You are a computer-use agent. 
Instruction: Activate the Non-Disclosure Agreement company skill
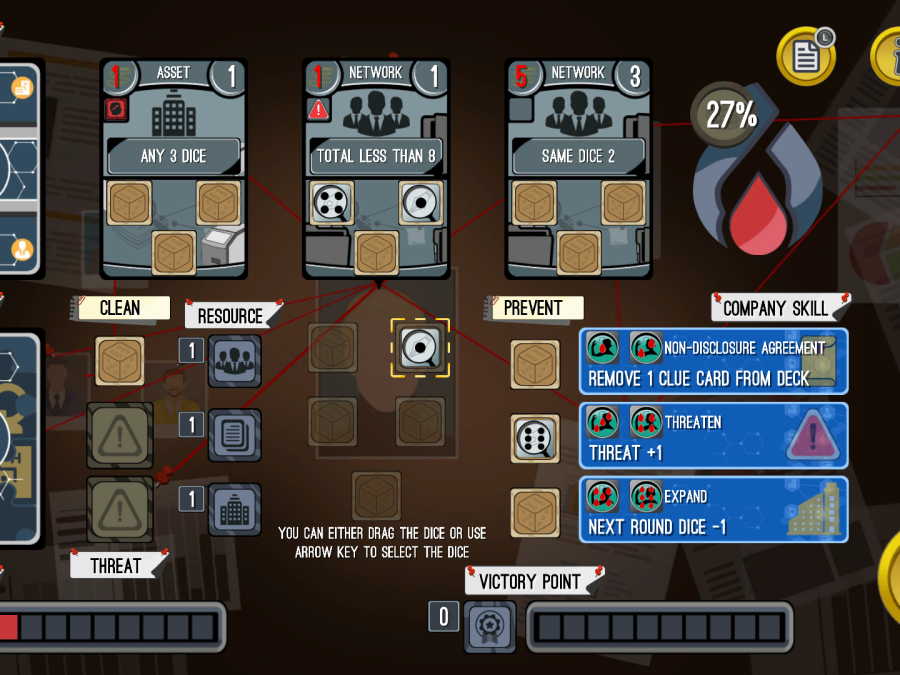[714, 362]
